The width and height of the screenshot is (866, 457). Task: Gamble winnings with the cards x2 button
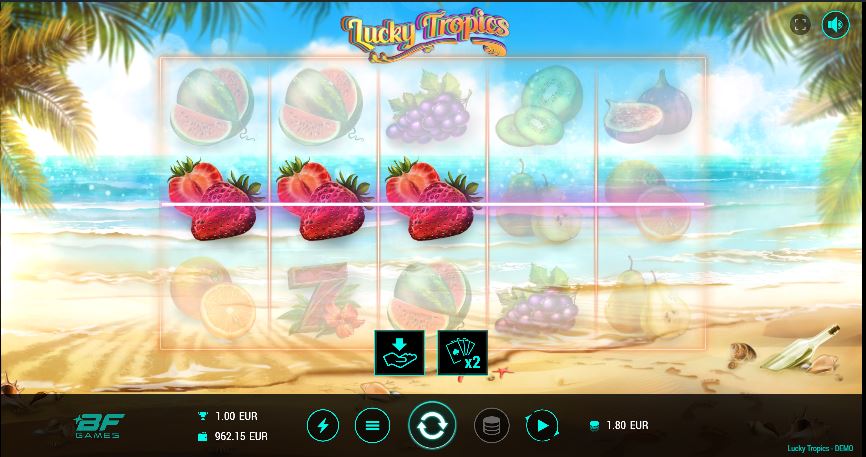tap(462, 352)
